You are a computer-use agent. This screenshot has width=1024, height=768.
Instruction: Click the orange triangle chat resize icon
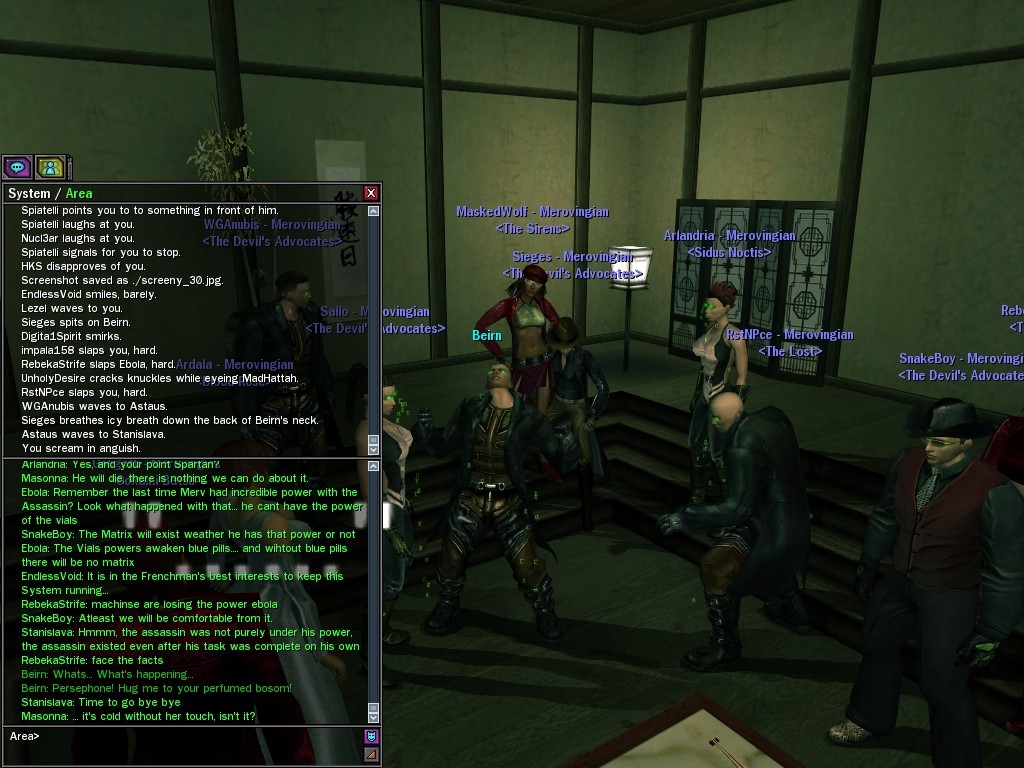coord(372,754)
